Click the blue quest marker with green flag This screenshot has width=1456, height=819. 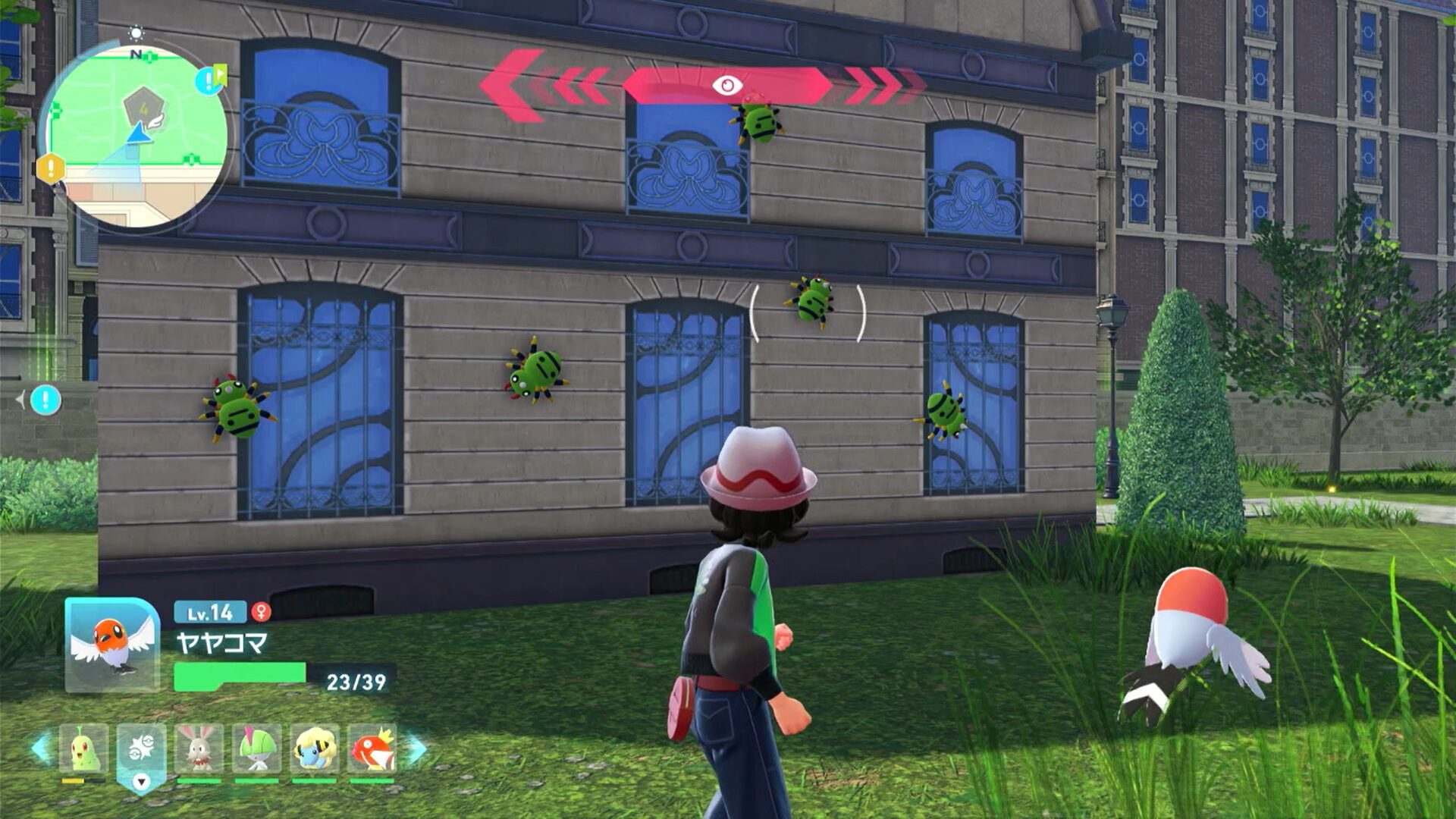(209, 80)
